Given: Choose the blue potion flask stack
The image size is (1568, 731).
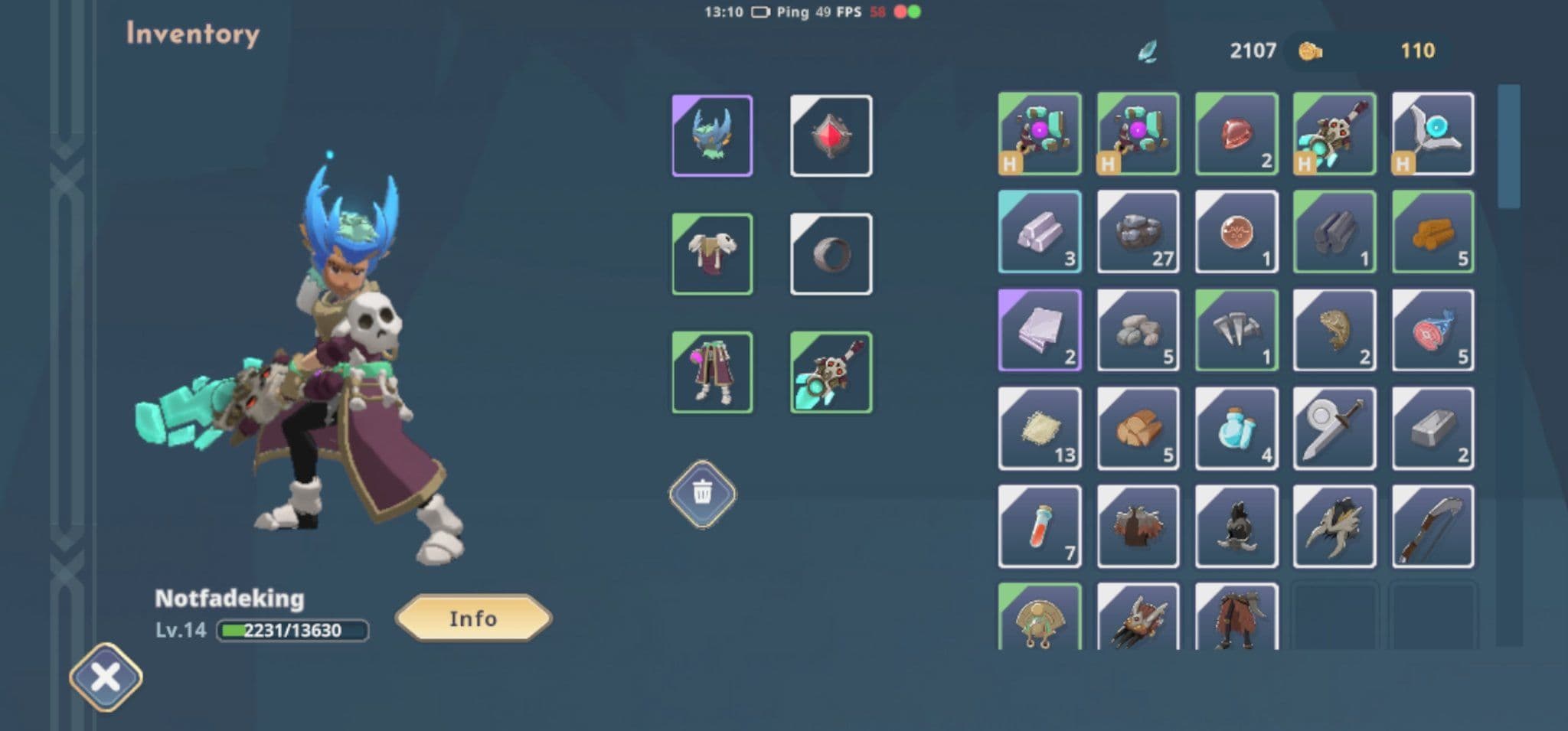Looking at the screenshot, I should (1236, 428).
